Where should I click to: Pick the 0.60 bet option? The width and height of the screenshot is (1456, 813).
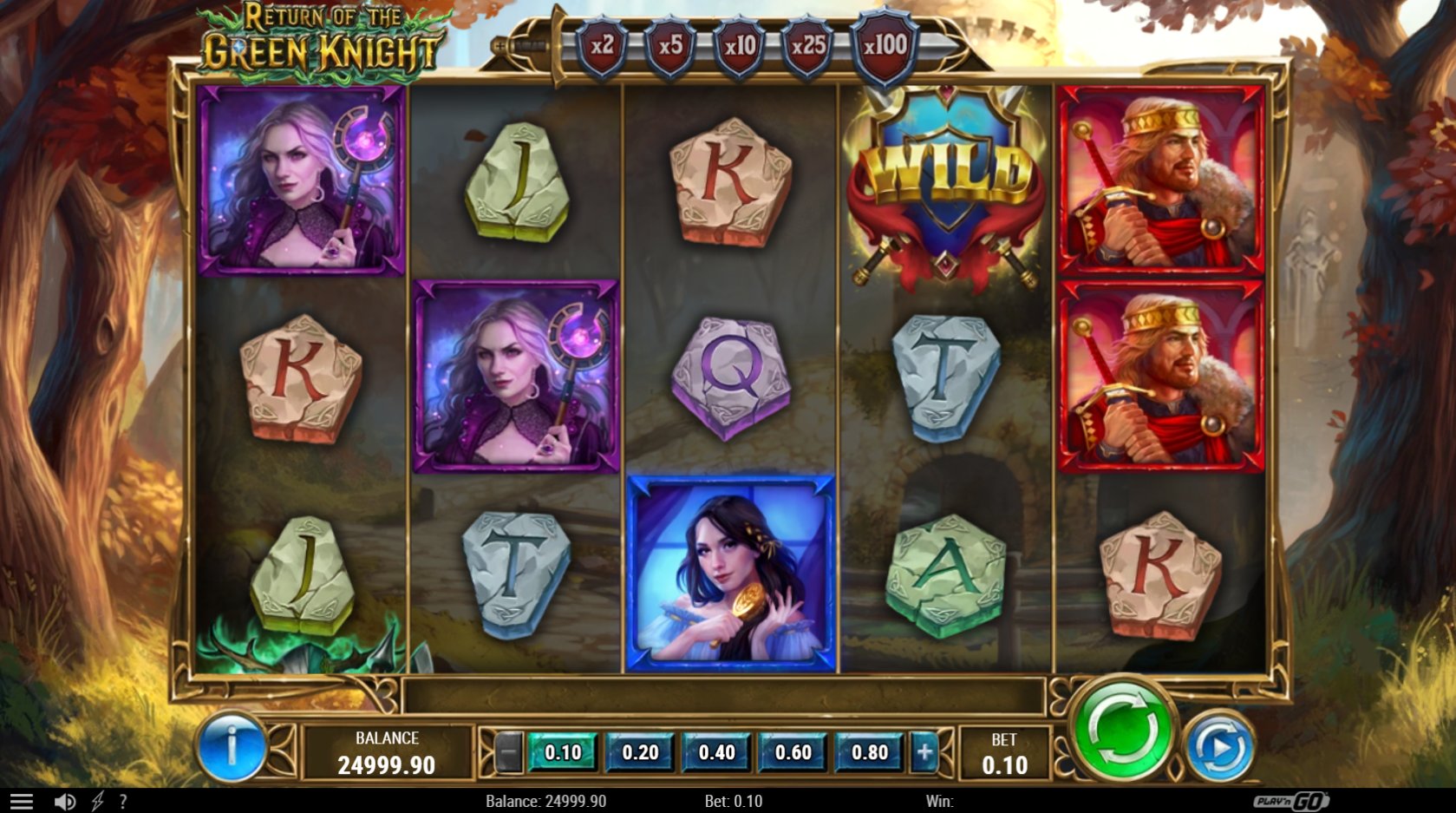tap(793, 752)
